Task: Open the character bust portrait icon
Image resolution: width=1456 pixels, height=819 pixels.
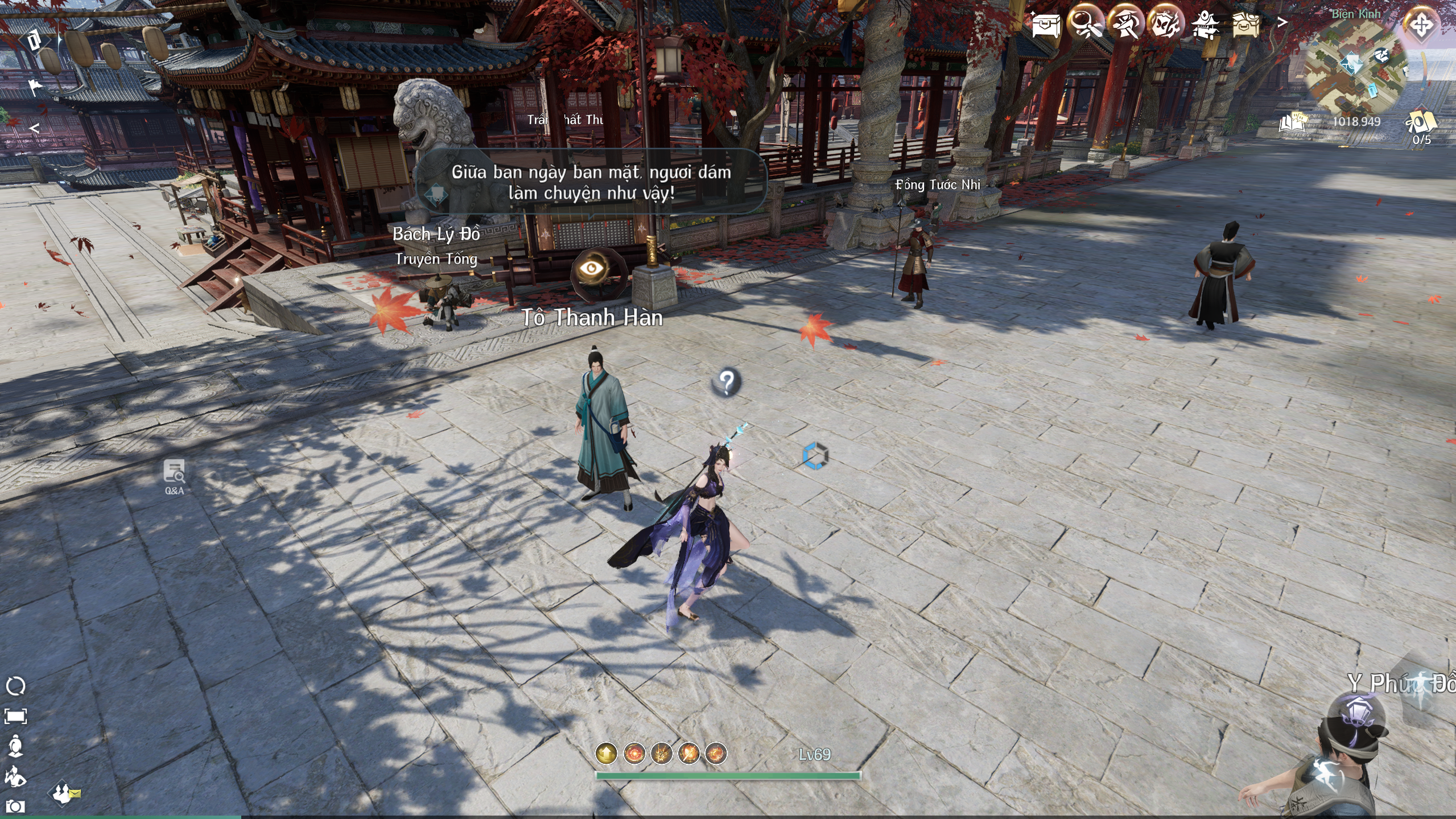Action: point(15,746)
